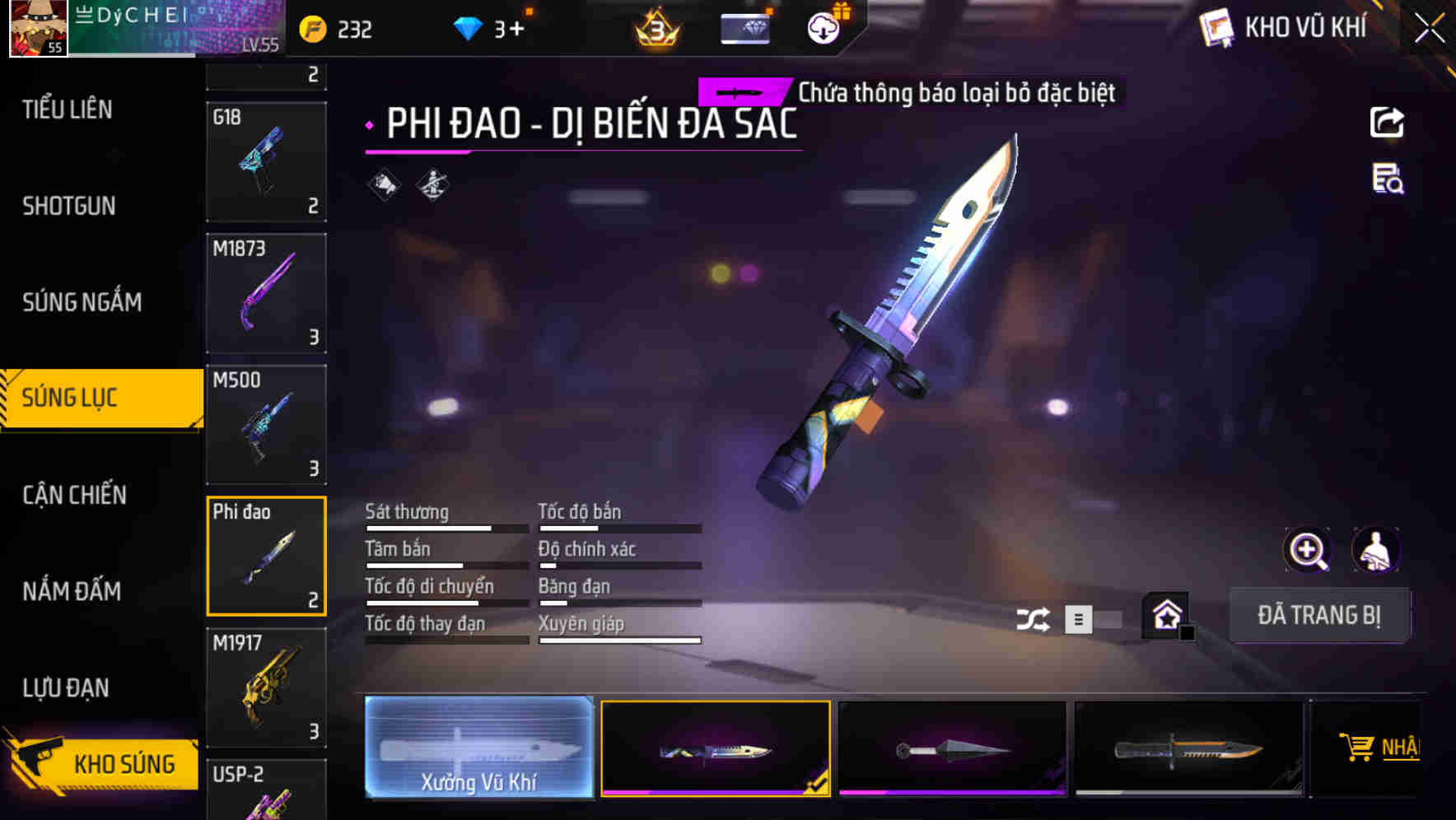Enter the Xưởng Vũ Khí workshop
1456x820 pixels.
point(478,748)
